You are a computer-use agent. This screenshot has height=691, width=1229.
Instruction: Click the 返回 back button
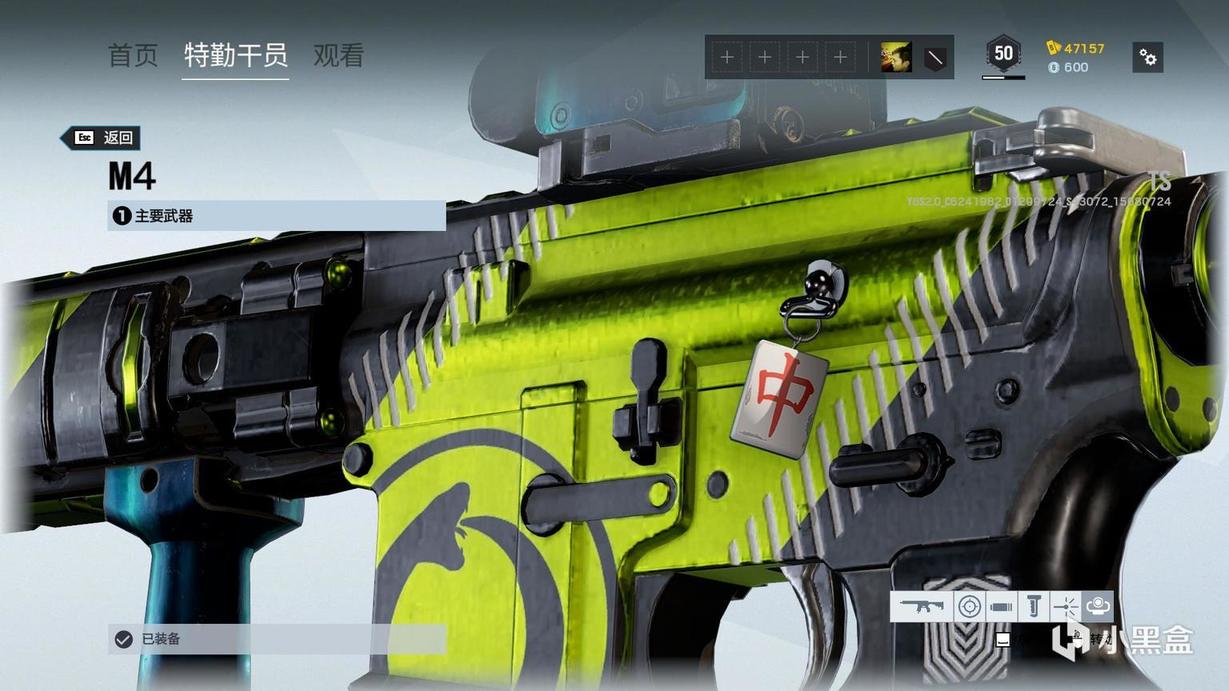(x=101, y=138)
